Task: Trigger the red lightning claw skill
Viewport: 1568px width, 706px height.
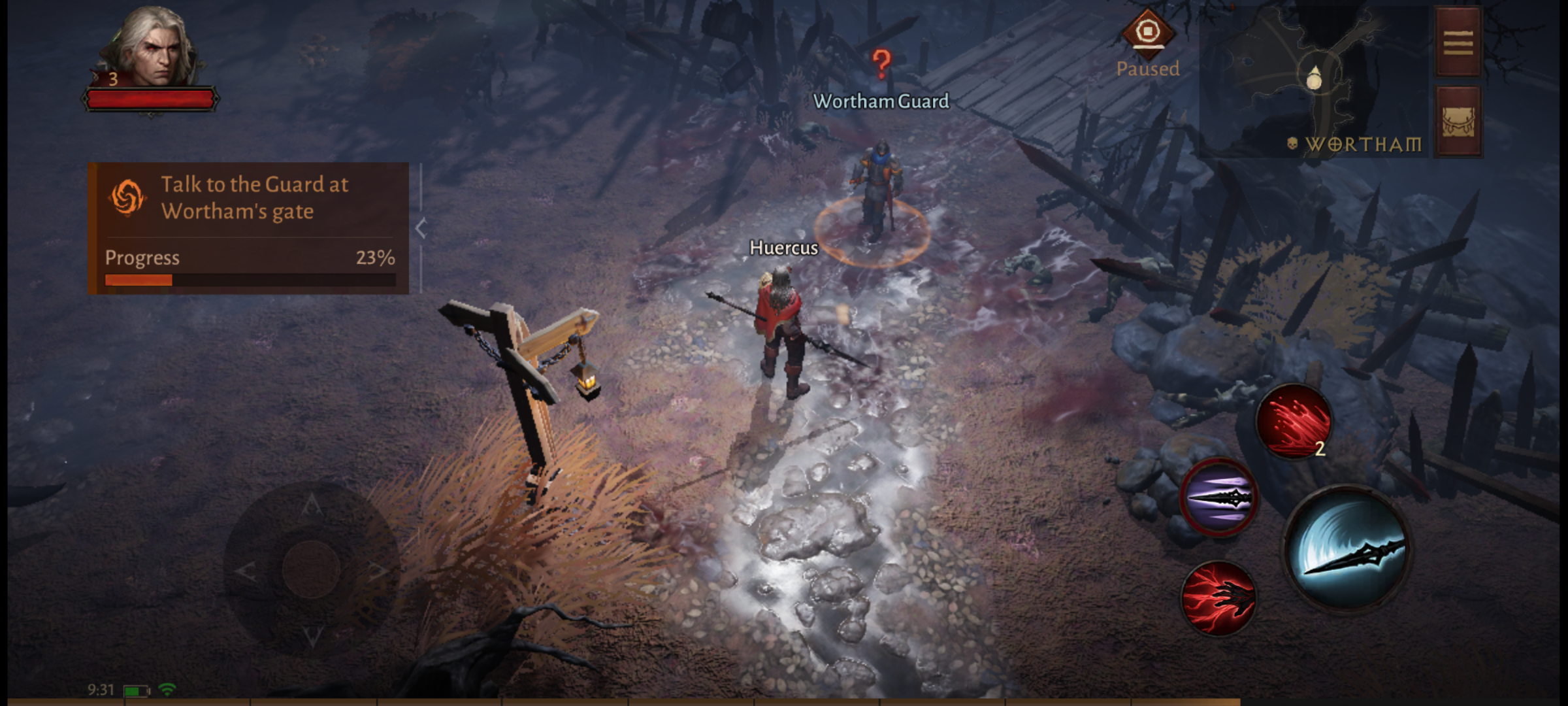Action: point(1219,597)
